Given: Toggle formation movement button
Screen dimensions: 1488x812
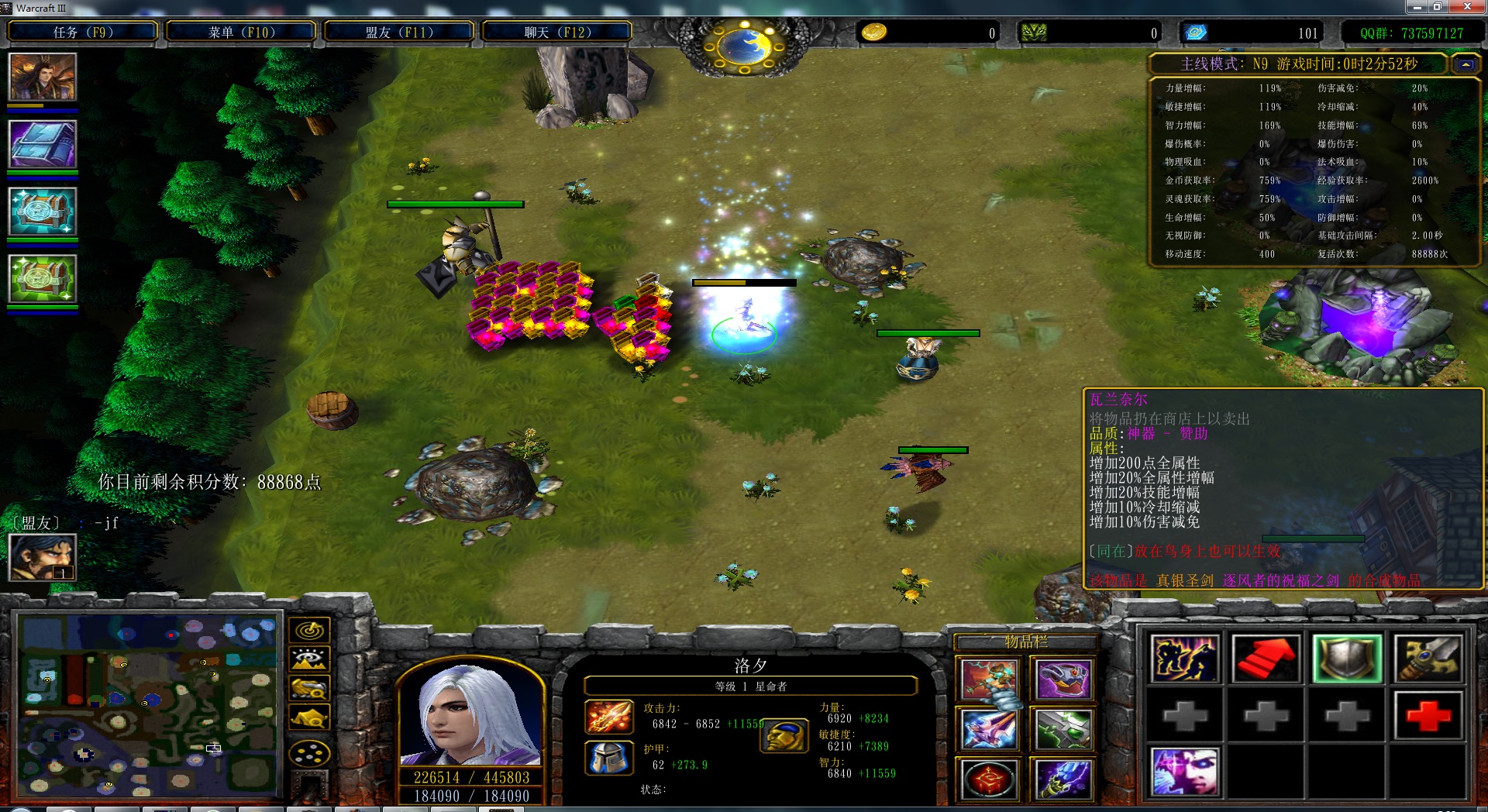Looking at the screenshot, I should 309,753.
